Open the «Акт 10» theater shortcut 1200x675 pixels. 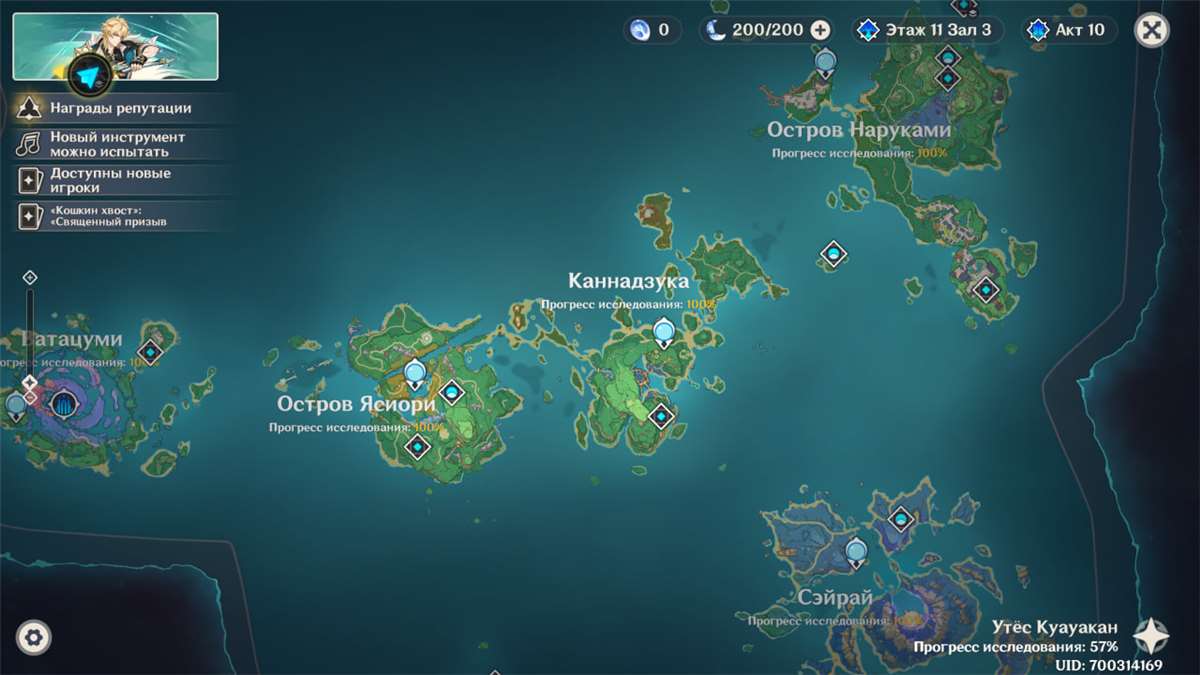point(1069,30)
